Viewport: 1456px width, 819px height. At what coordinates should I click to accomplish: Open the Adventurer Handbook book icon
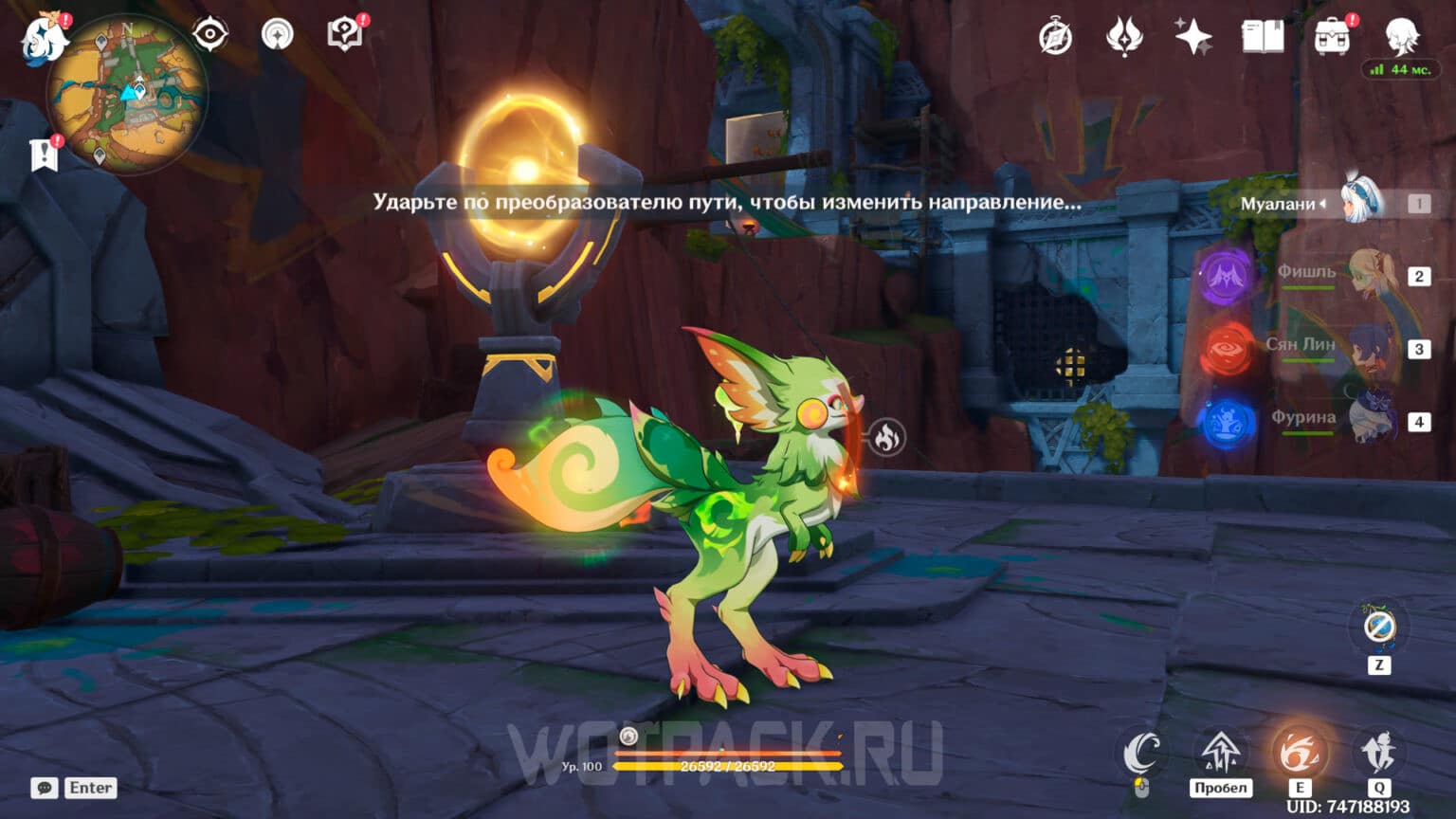(1260, 38)
